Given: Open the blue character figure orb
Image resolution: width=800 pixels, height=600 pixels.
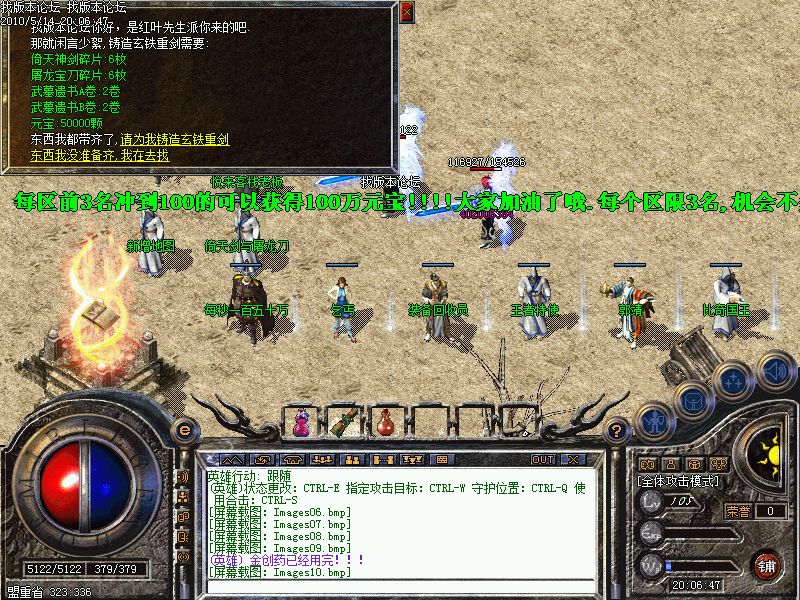Looking at the screenshot, I should coord(653,422).
